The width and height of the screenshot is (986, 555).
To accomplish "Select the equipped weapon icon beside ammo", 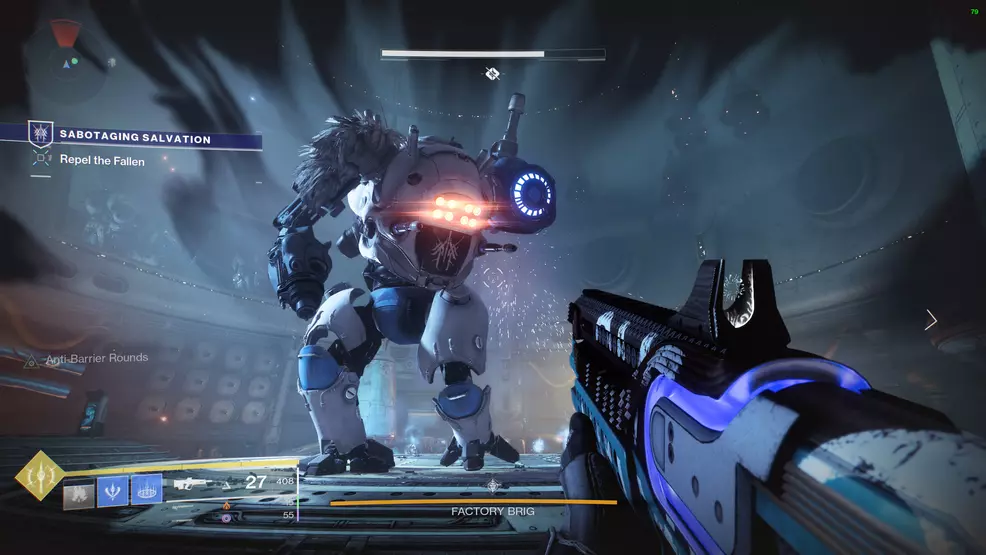I will point(190,484).
